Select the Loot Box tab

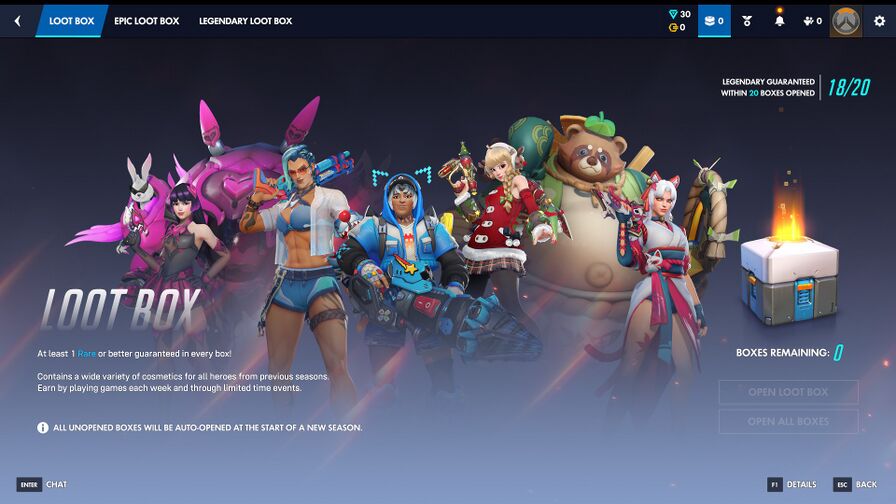(x=71, y=21)
